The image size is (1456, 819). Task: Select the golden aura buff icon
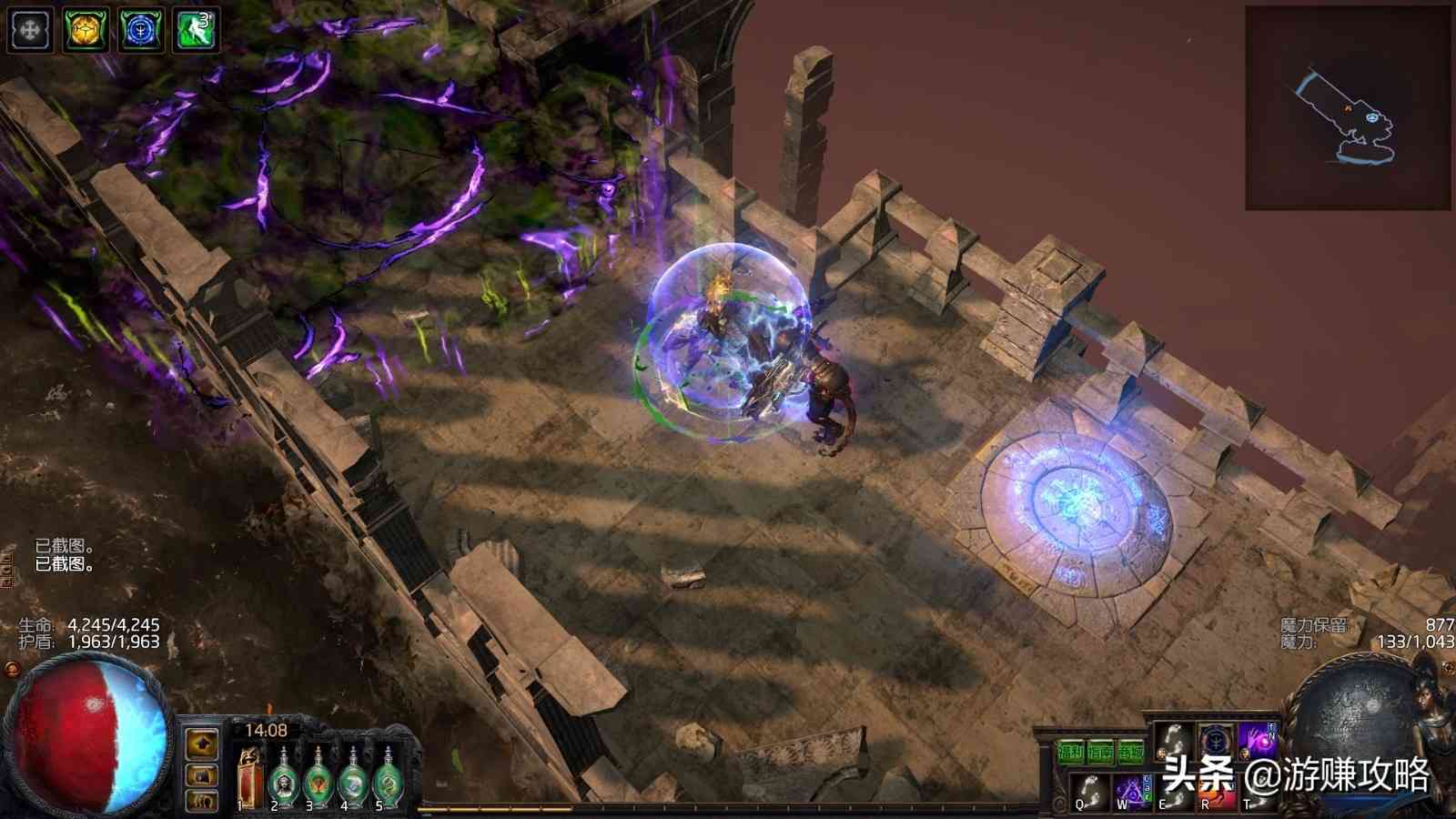point(86,30)
